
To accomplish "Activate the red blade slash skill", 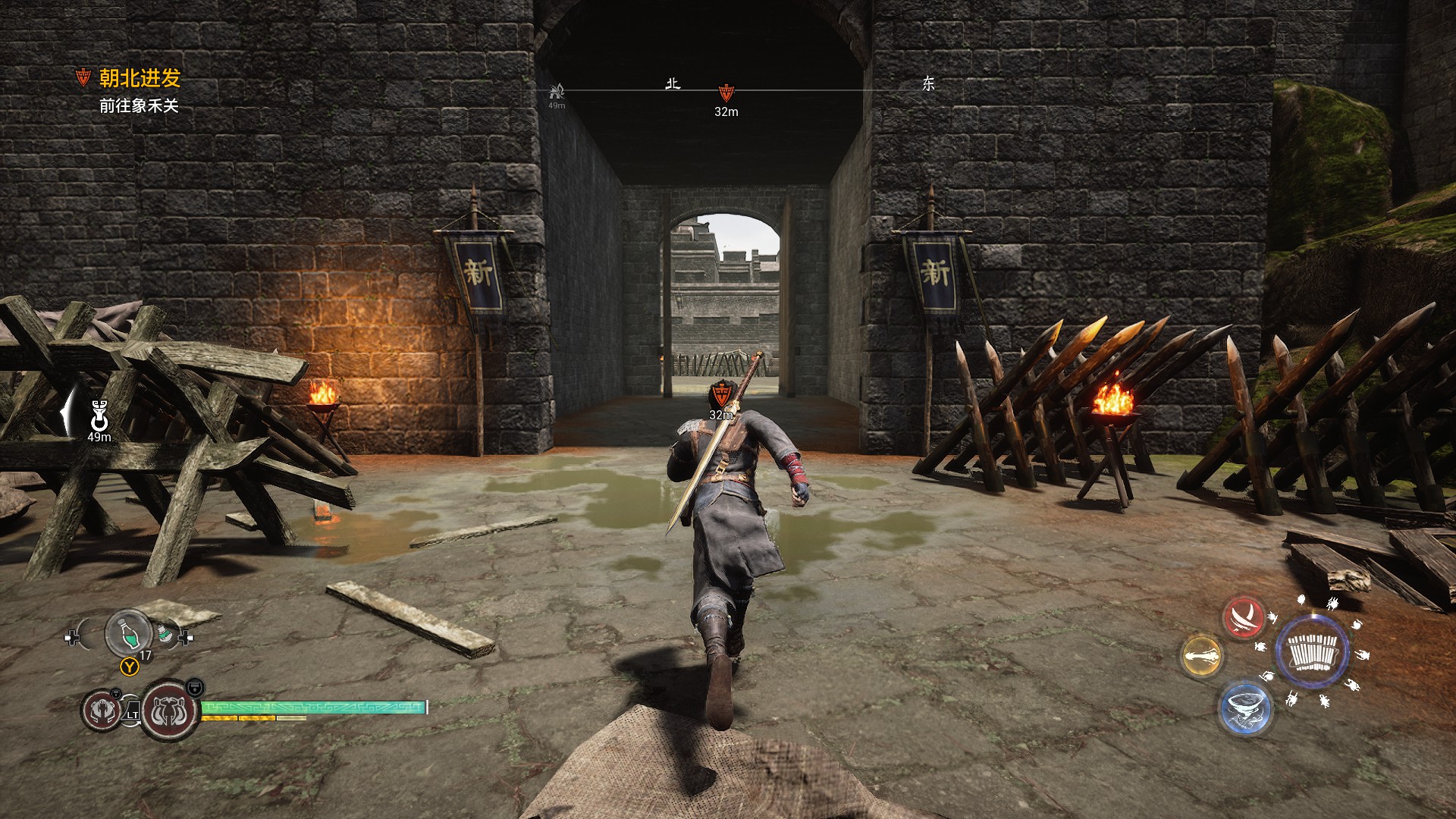I will click(x=1243, y=618).
